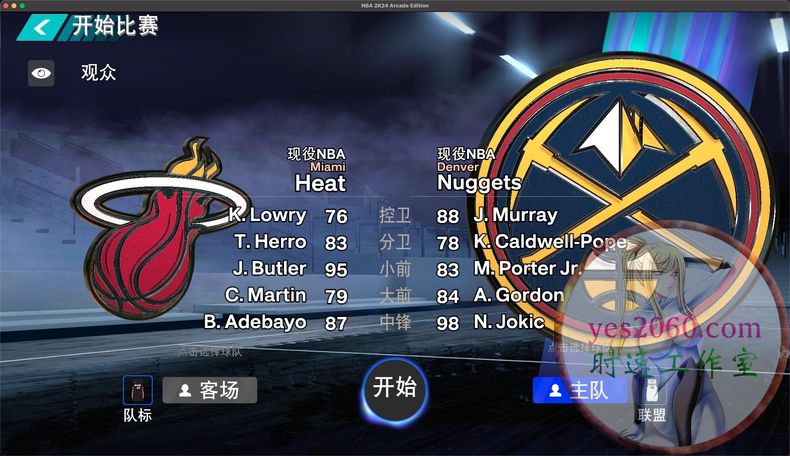
Task: Close the window with red button
Action: tap(6, 6)
